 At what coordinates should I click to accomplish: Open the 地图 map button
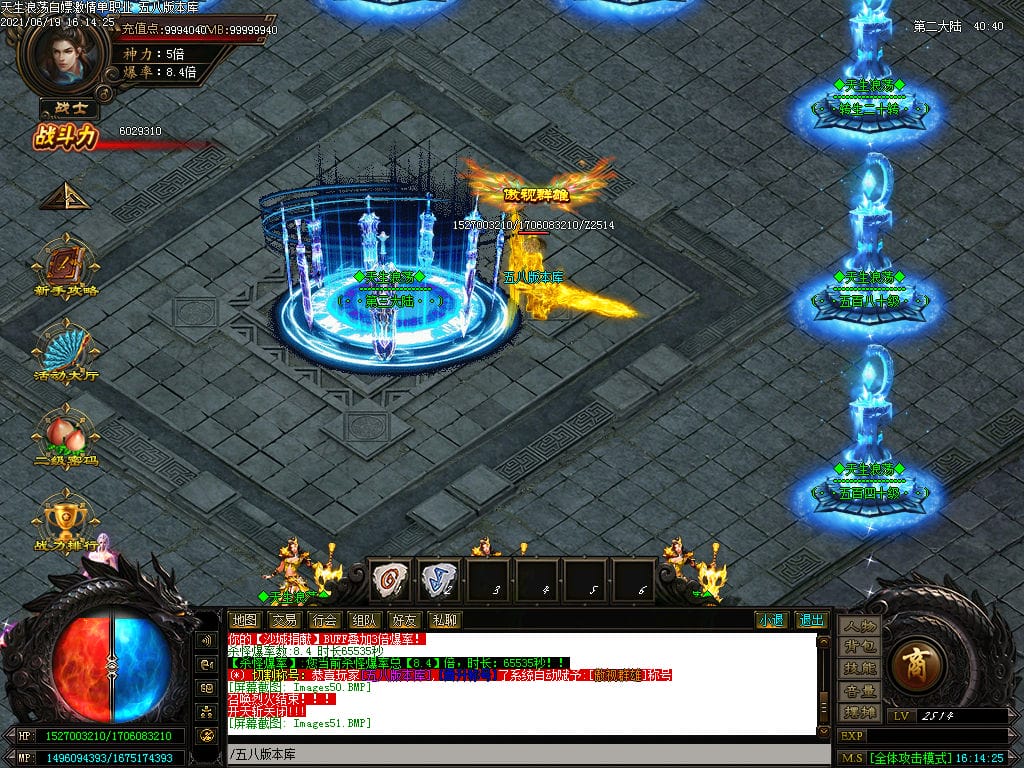tap(244, 620)
